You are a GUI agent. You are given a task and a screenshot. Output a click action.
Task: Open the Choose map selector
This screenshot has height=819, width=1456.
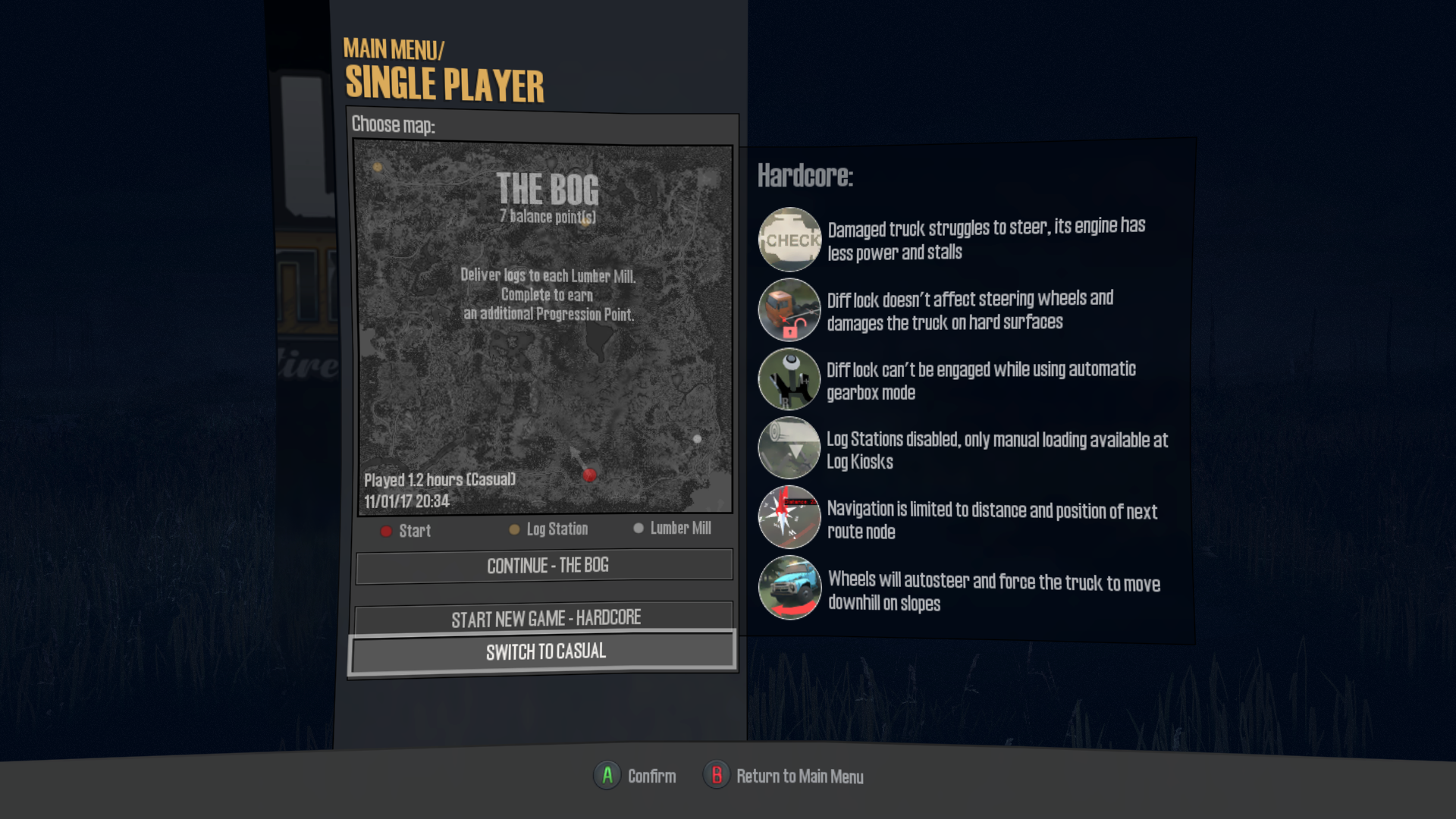(x=395, y=124)
